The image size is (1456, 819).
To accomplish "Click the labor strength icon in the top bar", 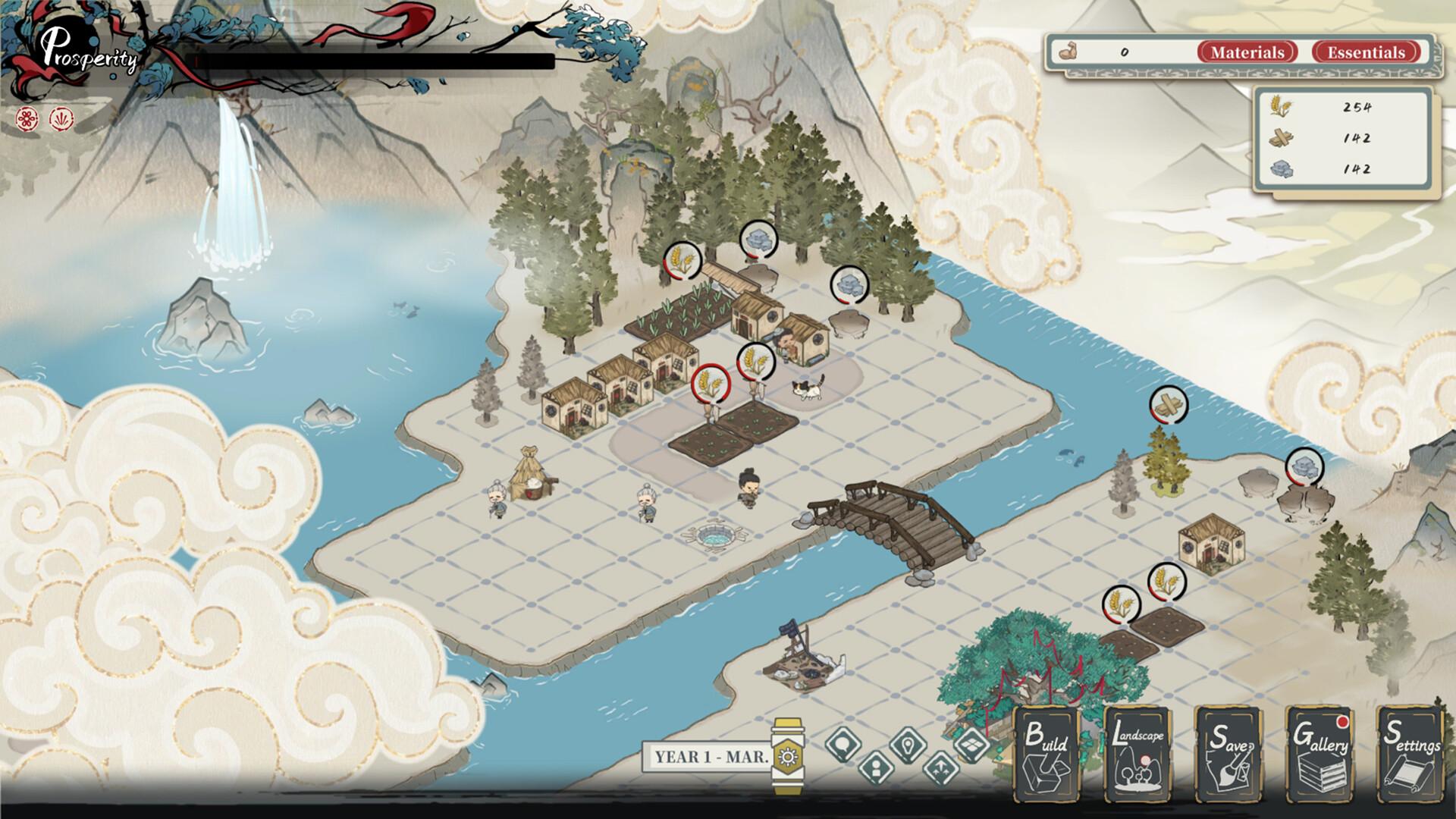I will coord(1068,52).
